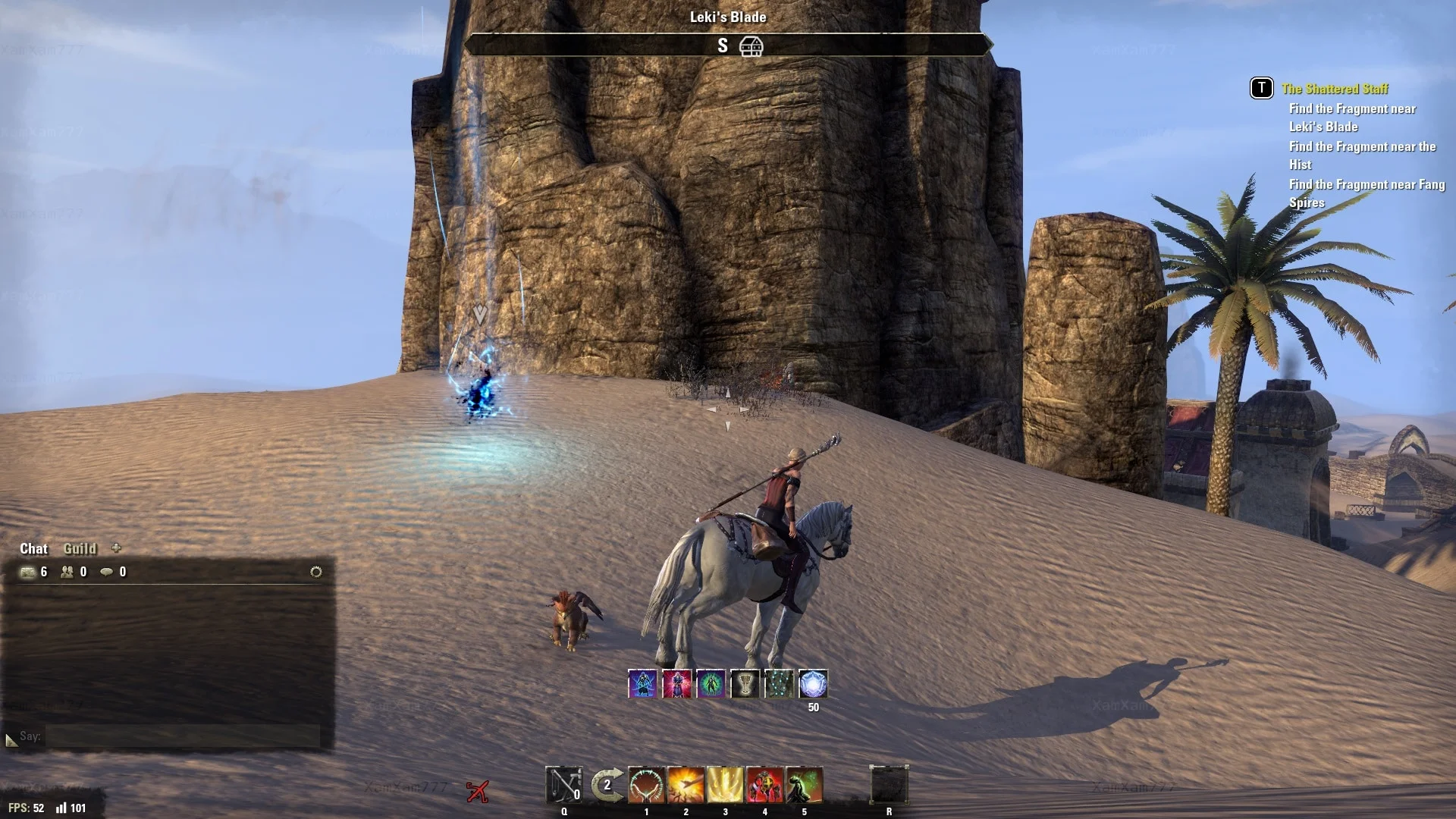
Task: Open the mail envelope icon
Action: coord(28,572)
